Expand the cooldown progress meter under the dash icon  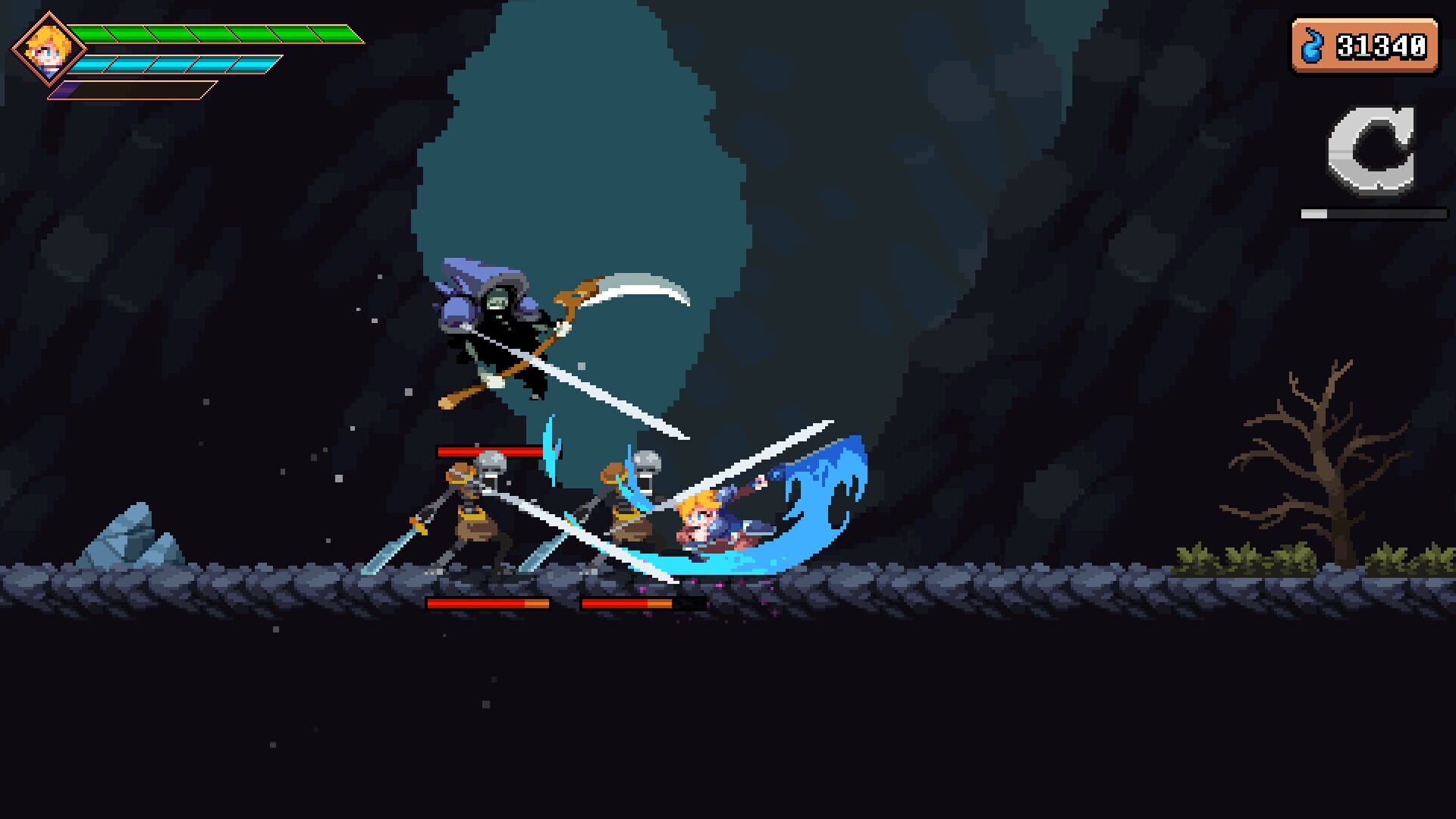point(1373,215)
